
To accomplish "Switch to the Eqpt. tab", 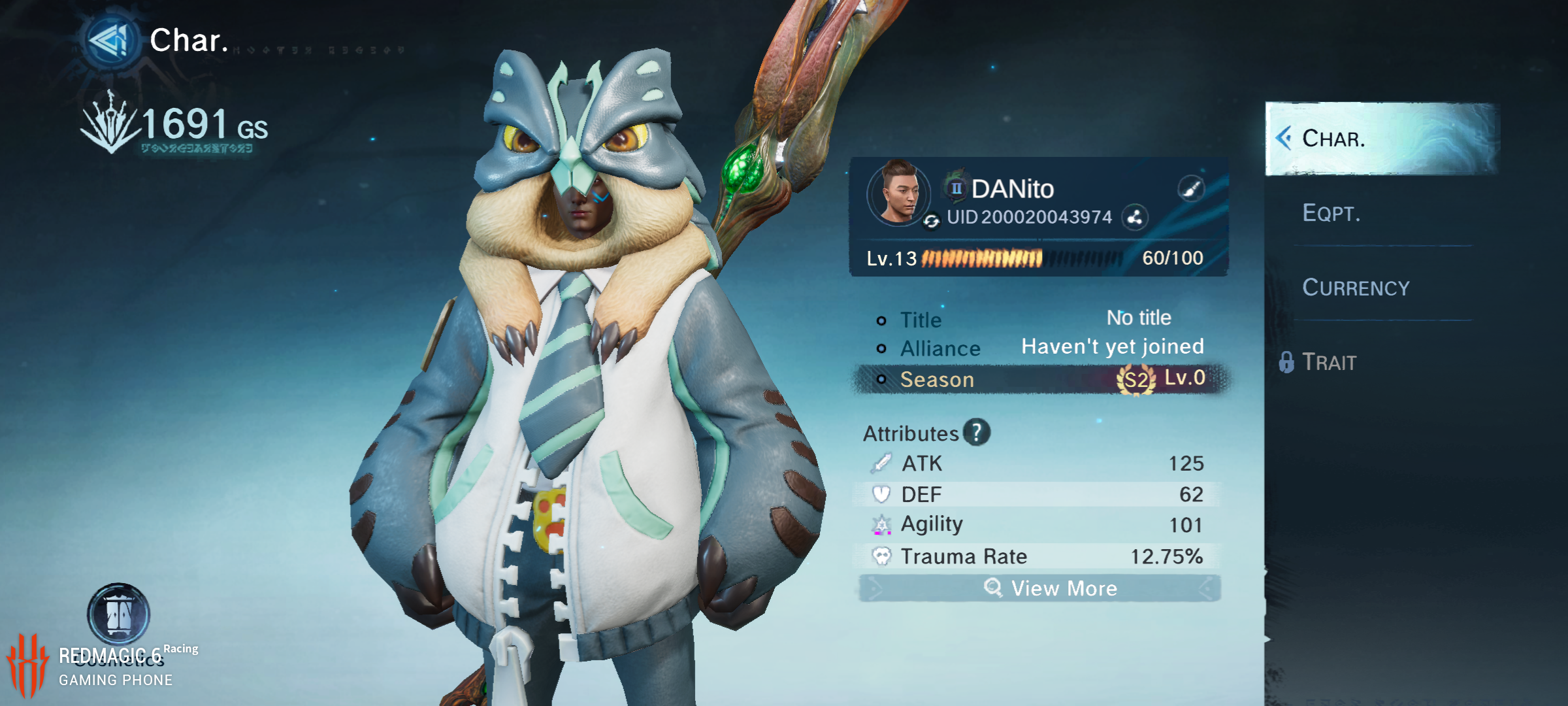I will pos(1331,213).
